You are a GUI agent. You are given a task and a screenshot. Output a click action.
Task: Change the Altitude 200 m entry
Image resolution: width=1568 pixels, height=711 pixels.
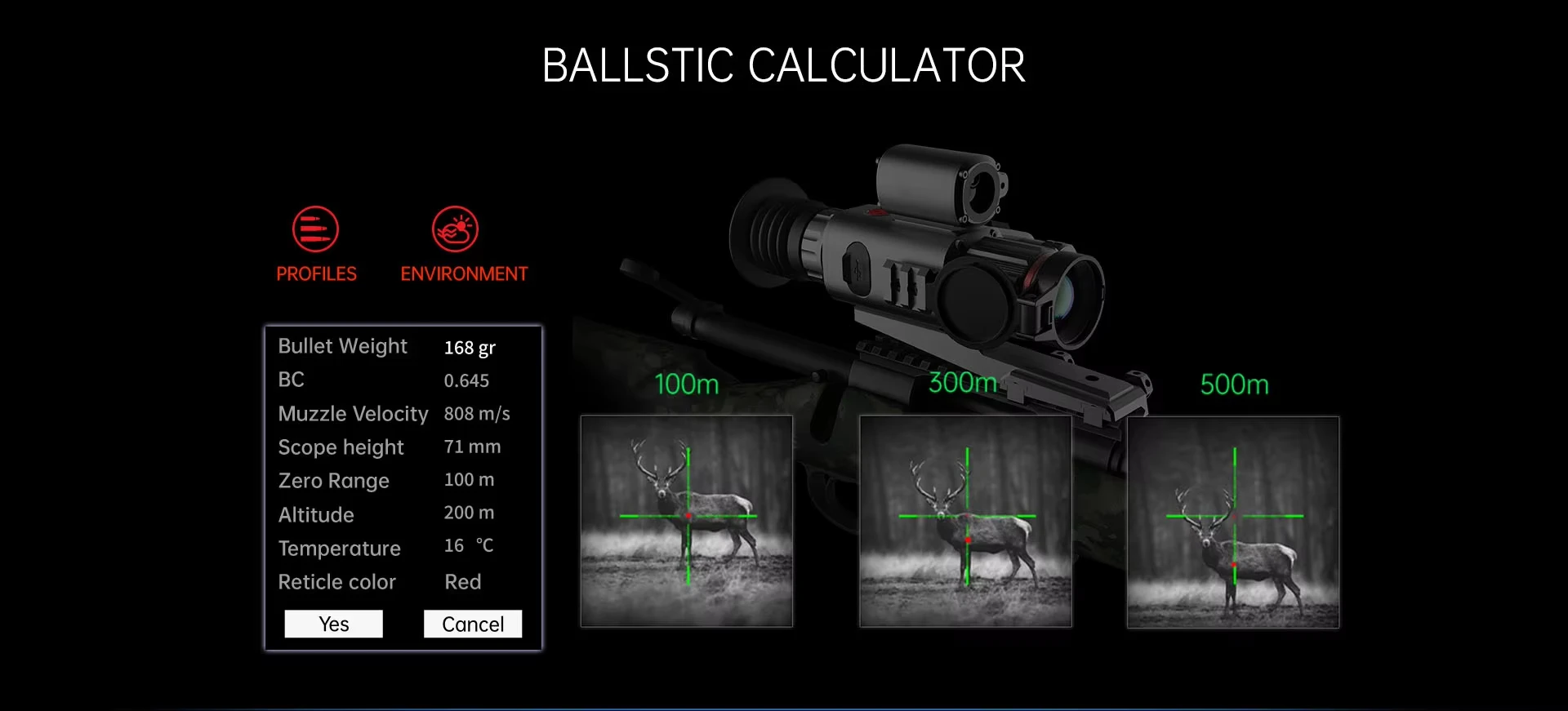coord(468,513)
